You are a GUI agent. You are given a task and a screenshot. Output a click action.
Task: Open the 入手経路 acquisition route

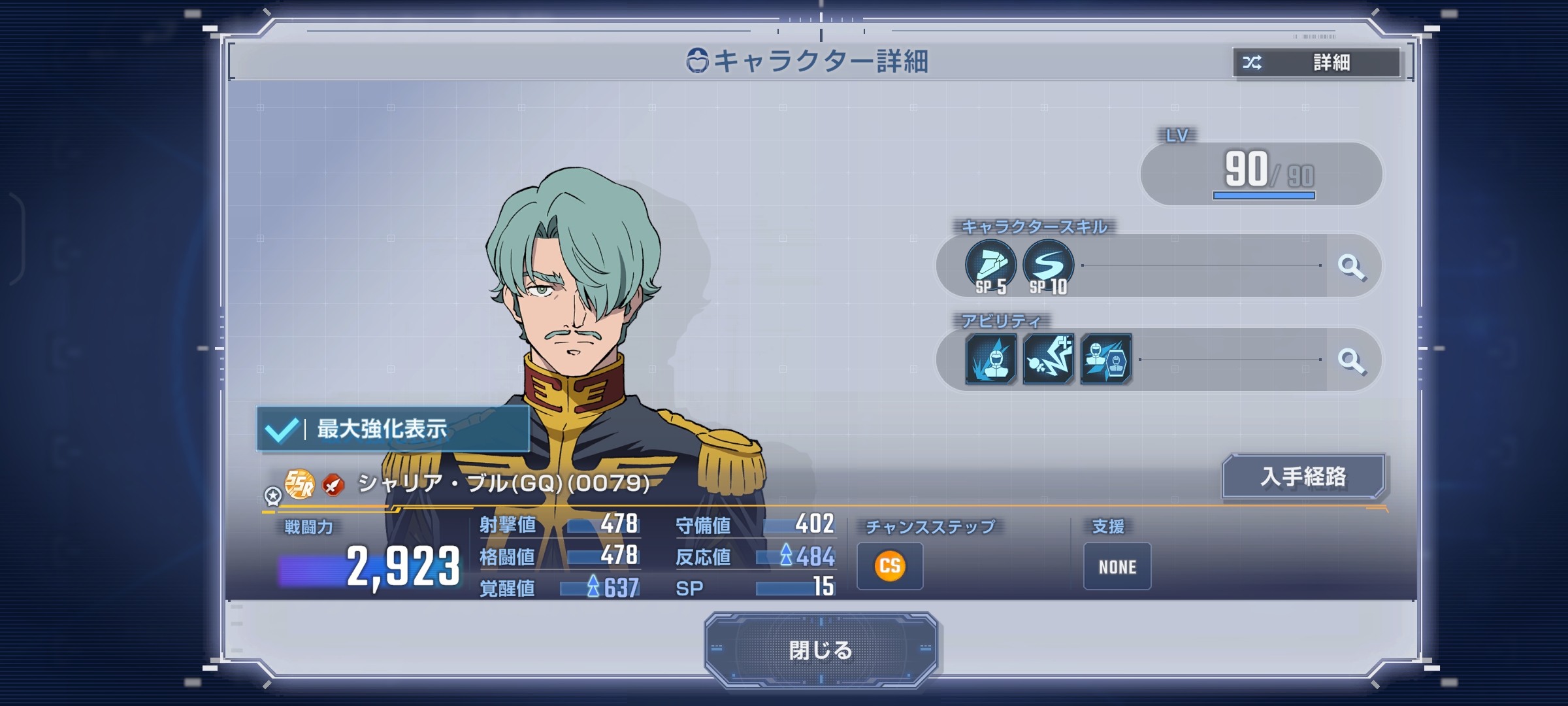pyautogui.click(x=1303, y=477)
